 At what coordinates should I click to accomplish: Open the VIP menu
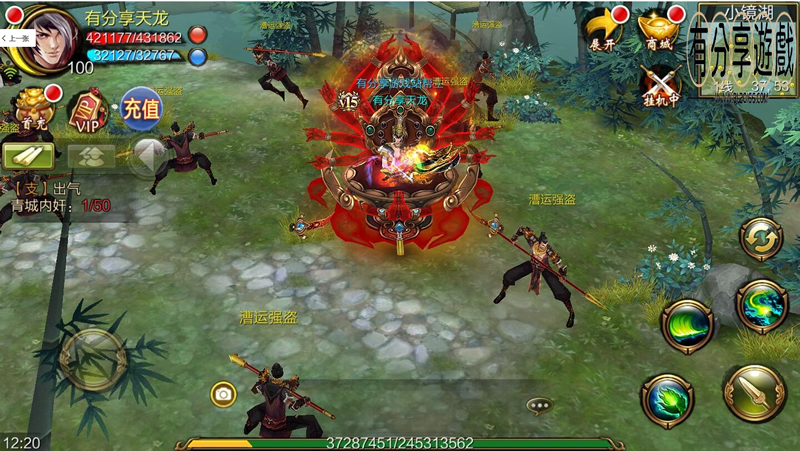coord(88,111)
